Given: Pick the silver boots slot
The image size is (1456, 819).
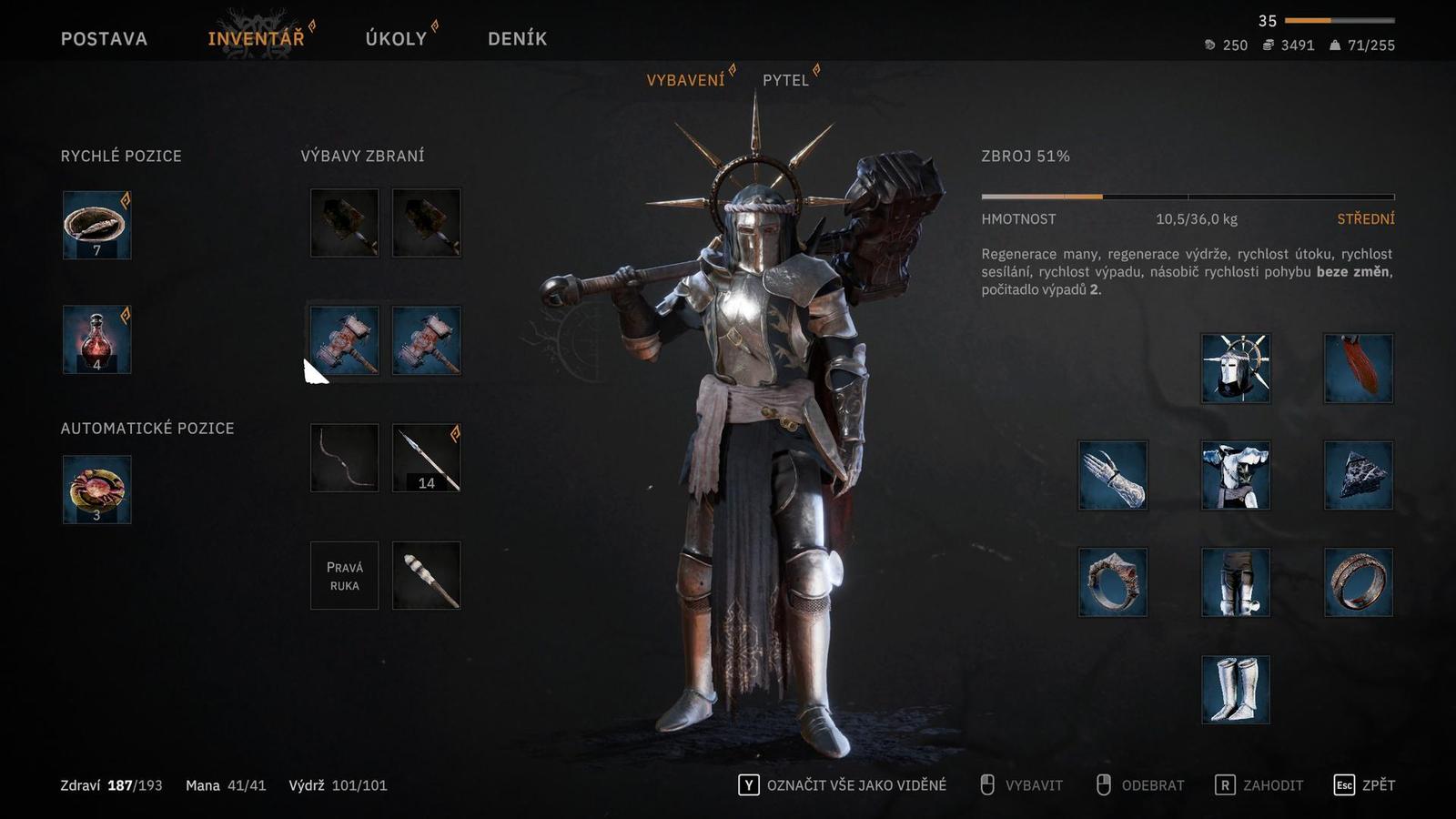Looking at the screenshot, I should [1236, 690].
